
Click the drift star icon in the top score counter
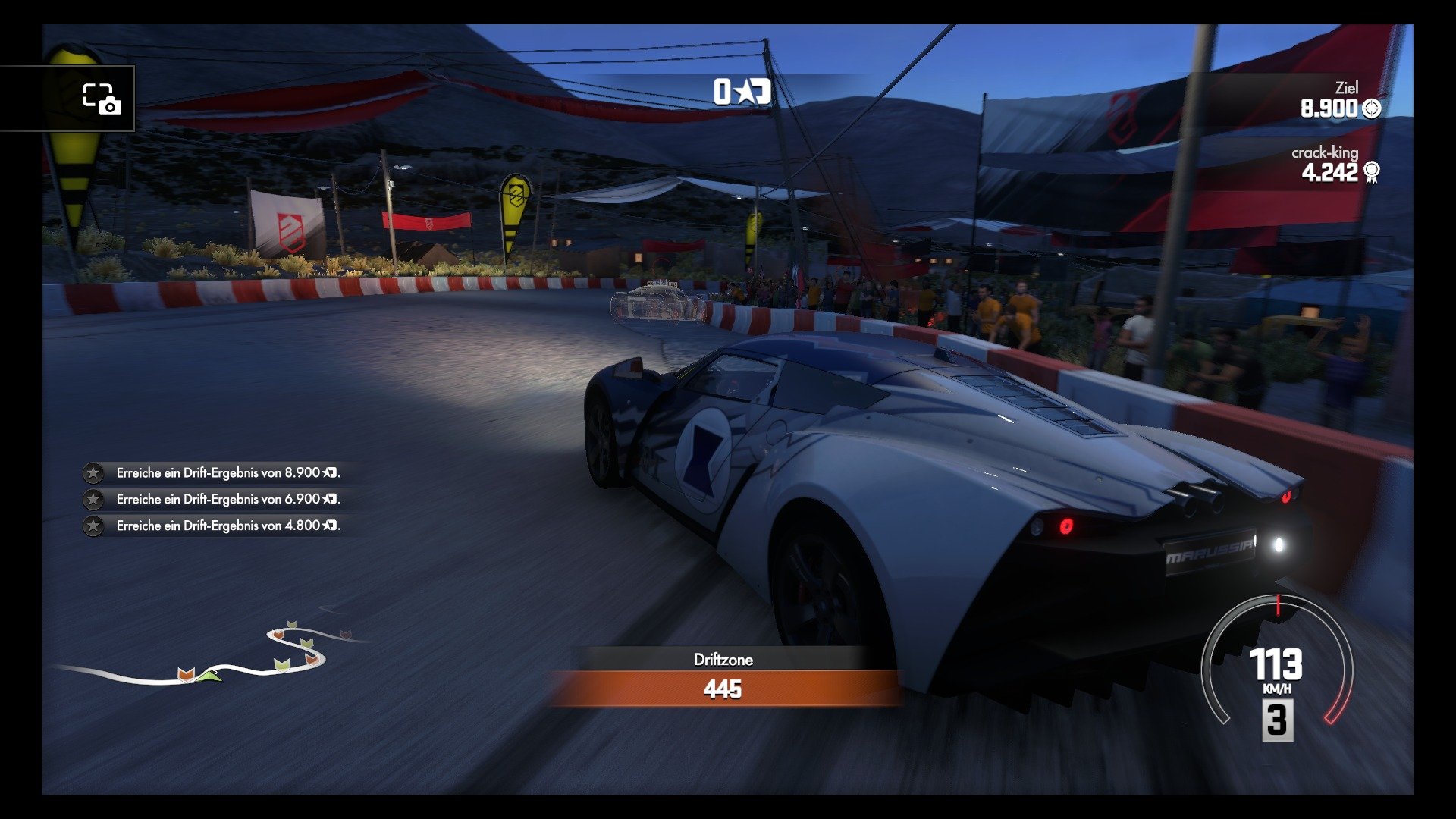click(747, 93)
